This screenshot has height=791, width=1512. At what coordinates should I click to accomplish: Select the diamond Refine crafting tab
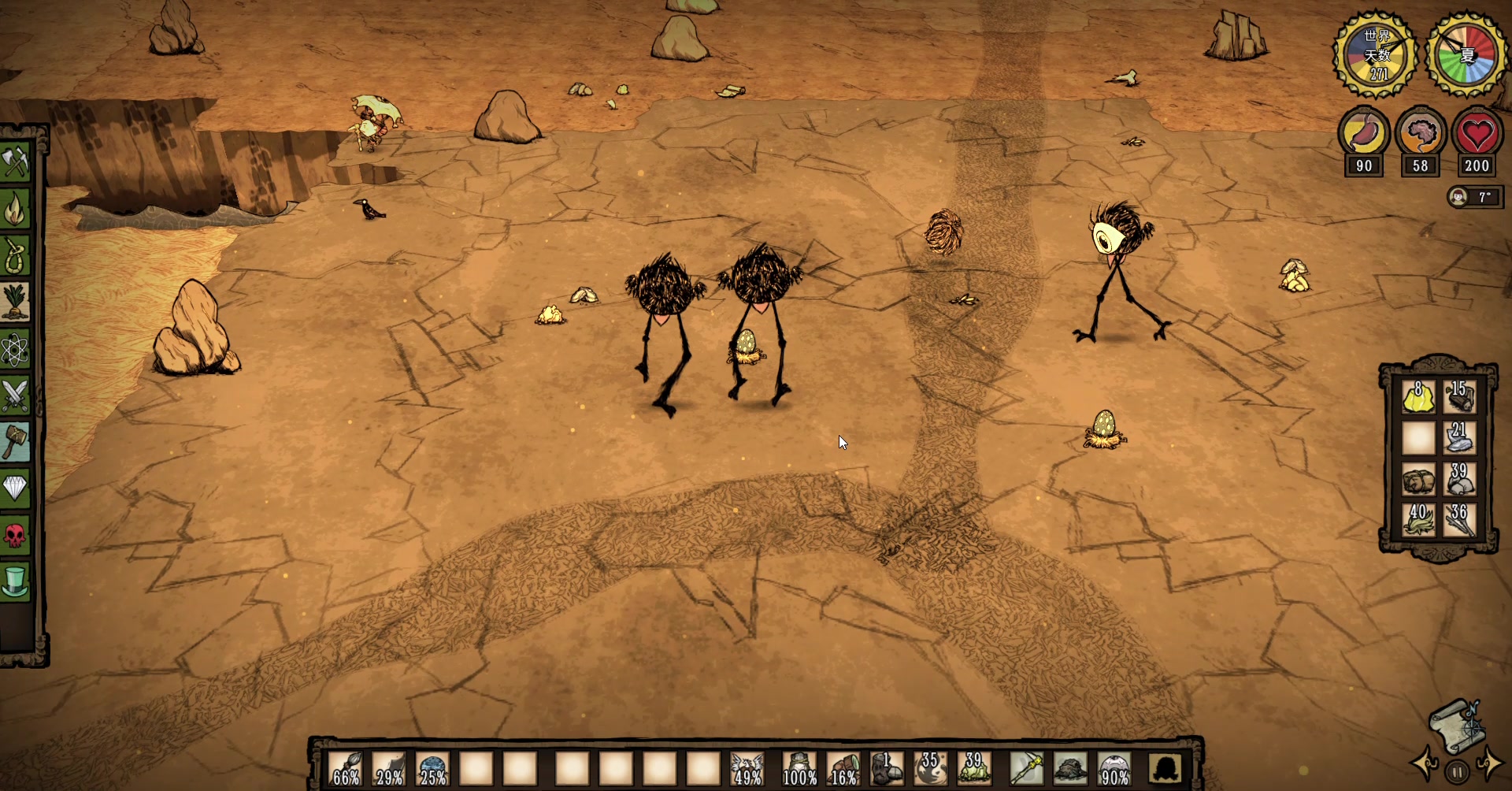pyautogui.click(x=16, y=488)
